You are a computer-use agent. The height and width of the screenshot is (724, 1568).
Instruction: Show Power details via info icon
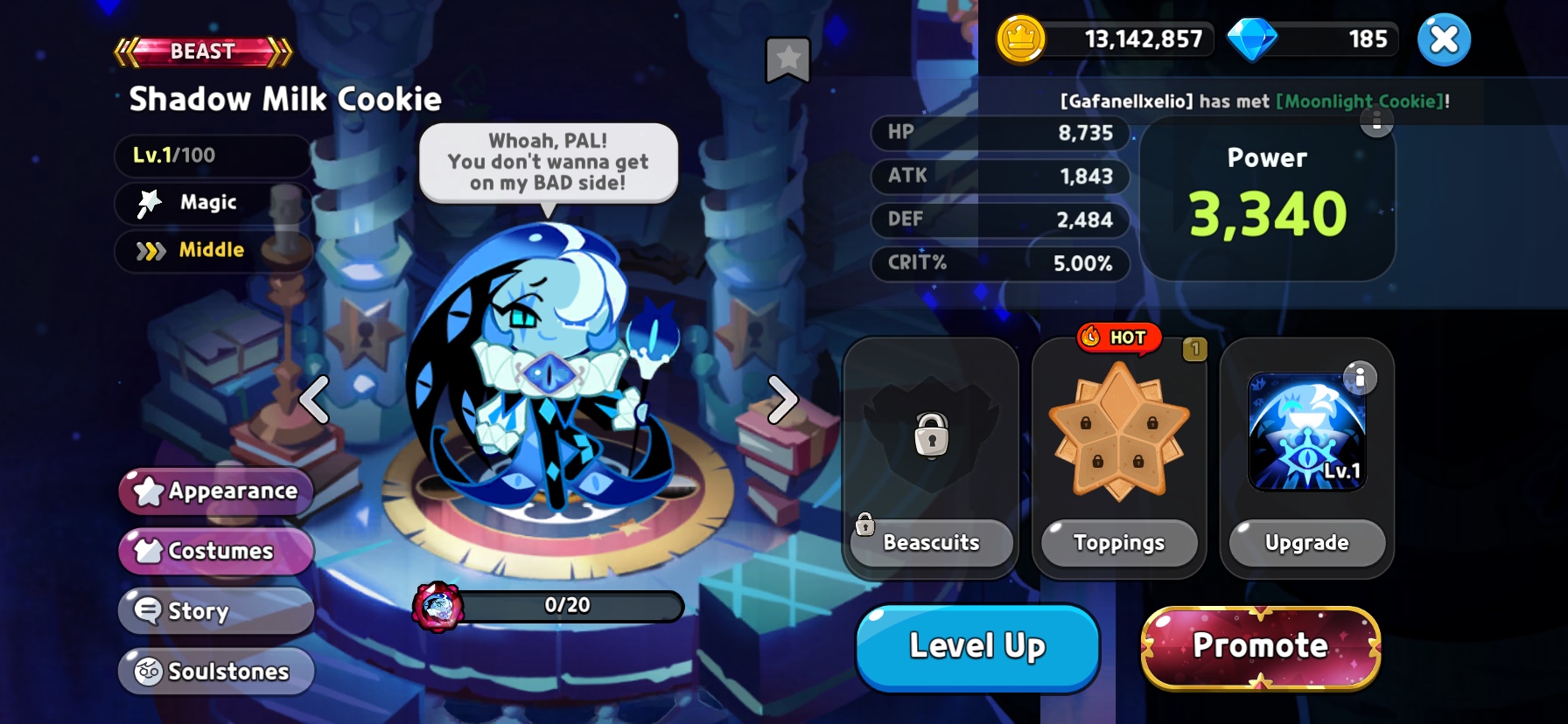pos(1376,122)
